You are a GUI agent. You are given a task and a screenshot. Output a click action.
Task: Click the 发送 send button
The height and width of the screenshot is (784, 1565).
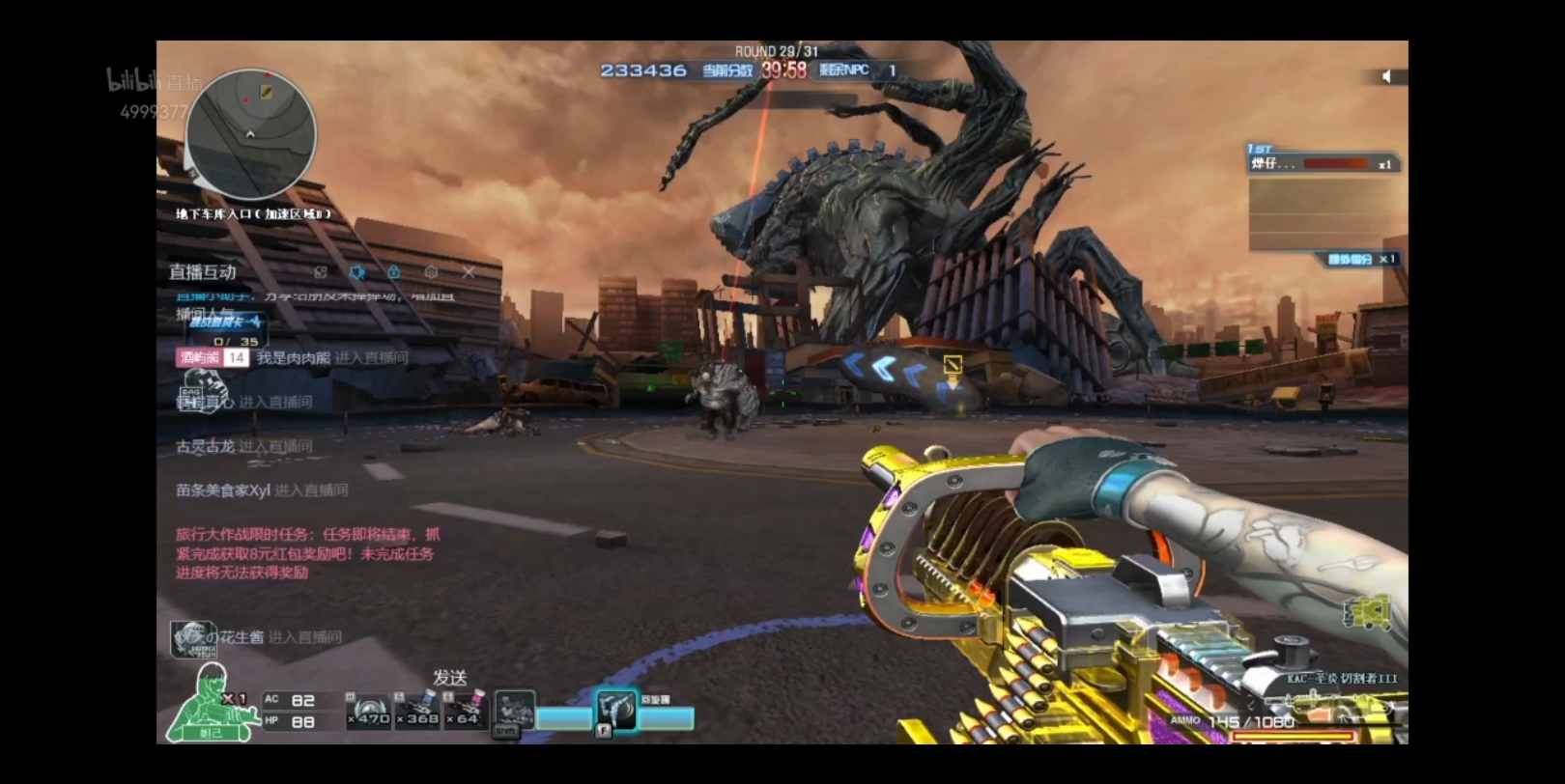click(449, 678)
